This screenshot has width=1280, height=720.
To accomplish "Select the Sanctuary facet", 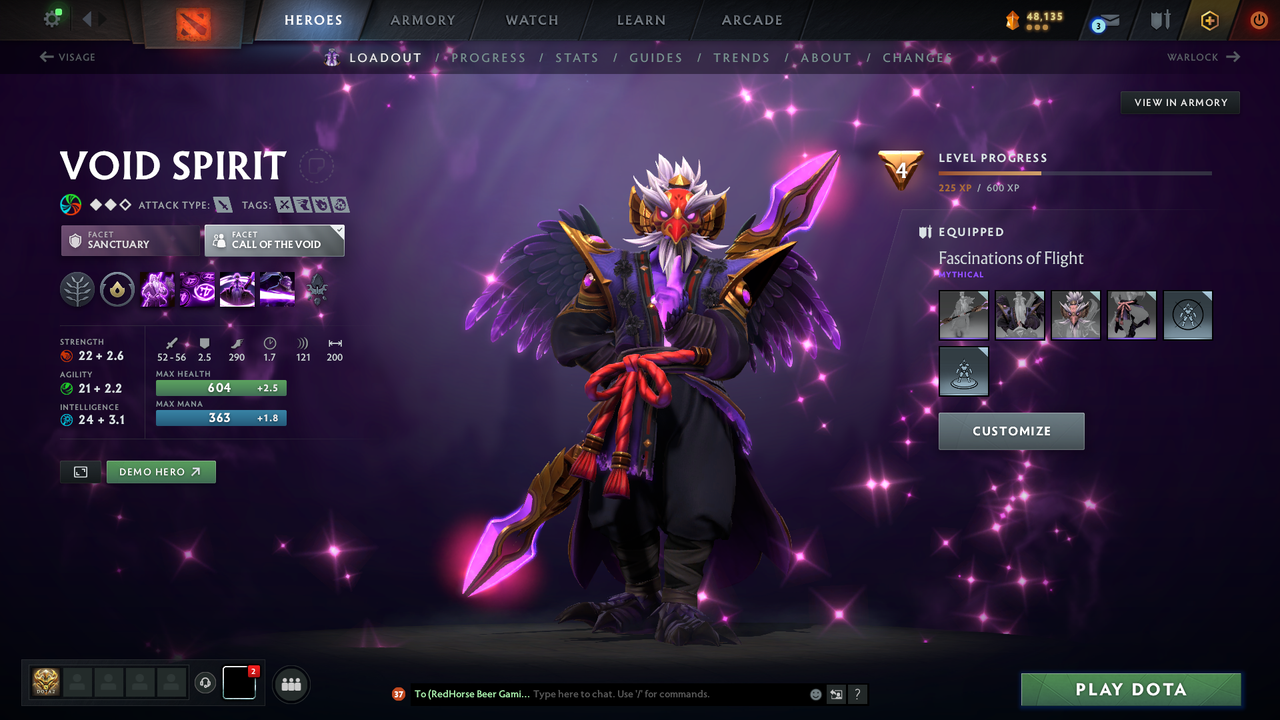I will 130,240.
